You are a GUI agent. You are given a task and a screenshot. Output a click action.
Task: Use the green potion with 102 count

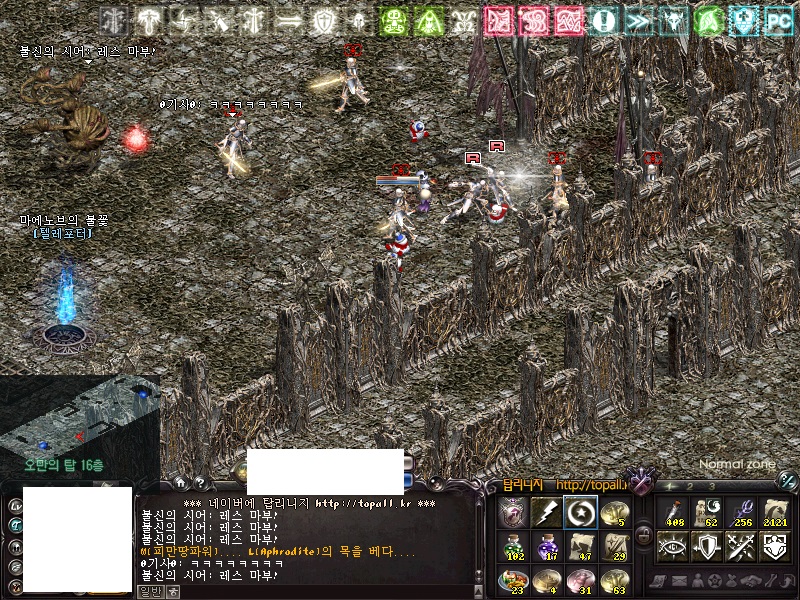(x=513, y=546)
